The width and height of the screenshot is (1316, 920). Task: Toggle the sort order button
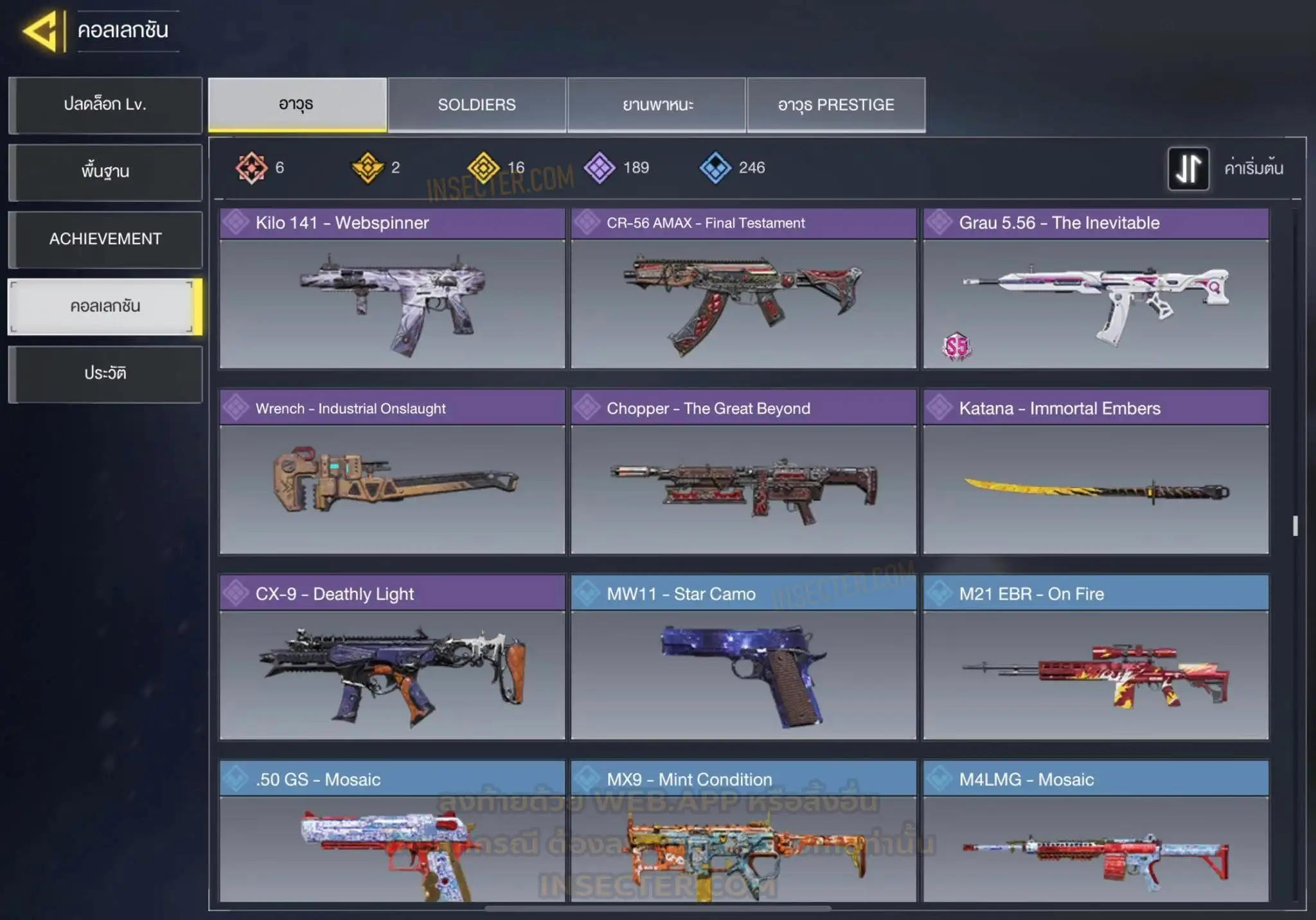coord(1188,168)
